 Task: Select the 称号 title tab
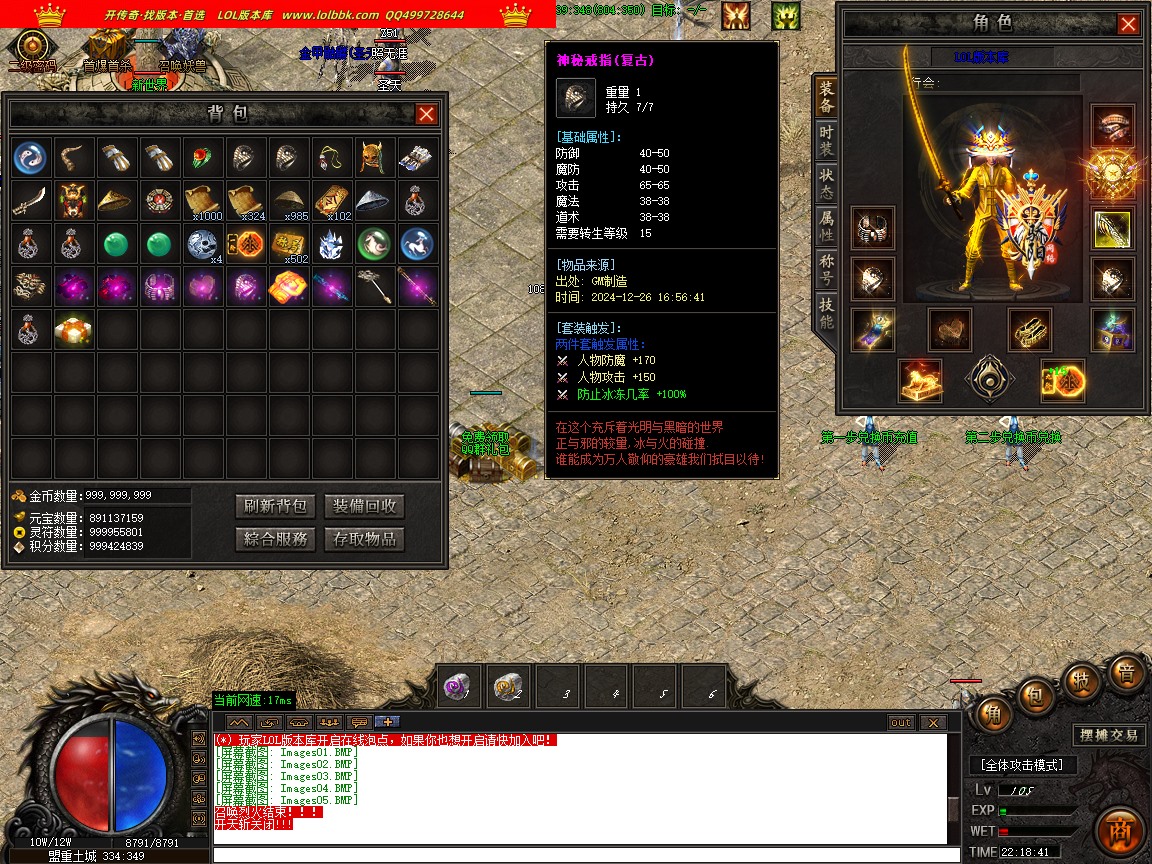(x=826, y=270)
